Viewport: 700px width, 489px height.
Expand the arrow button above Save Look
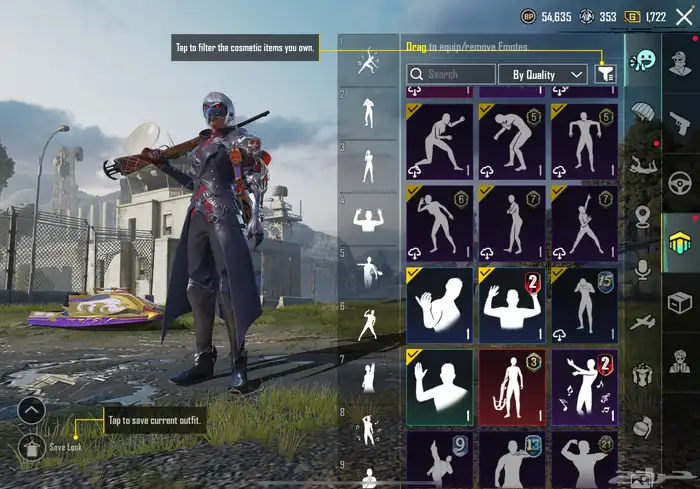(x=31, y=409)
